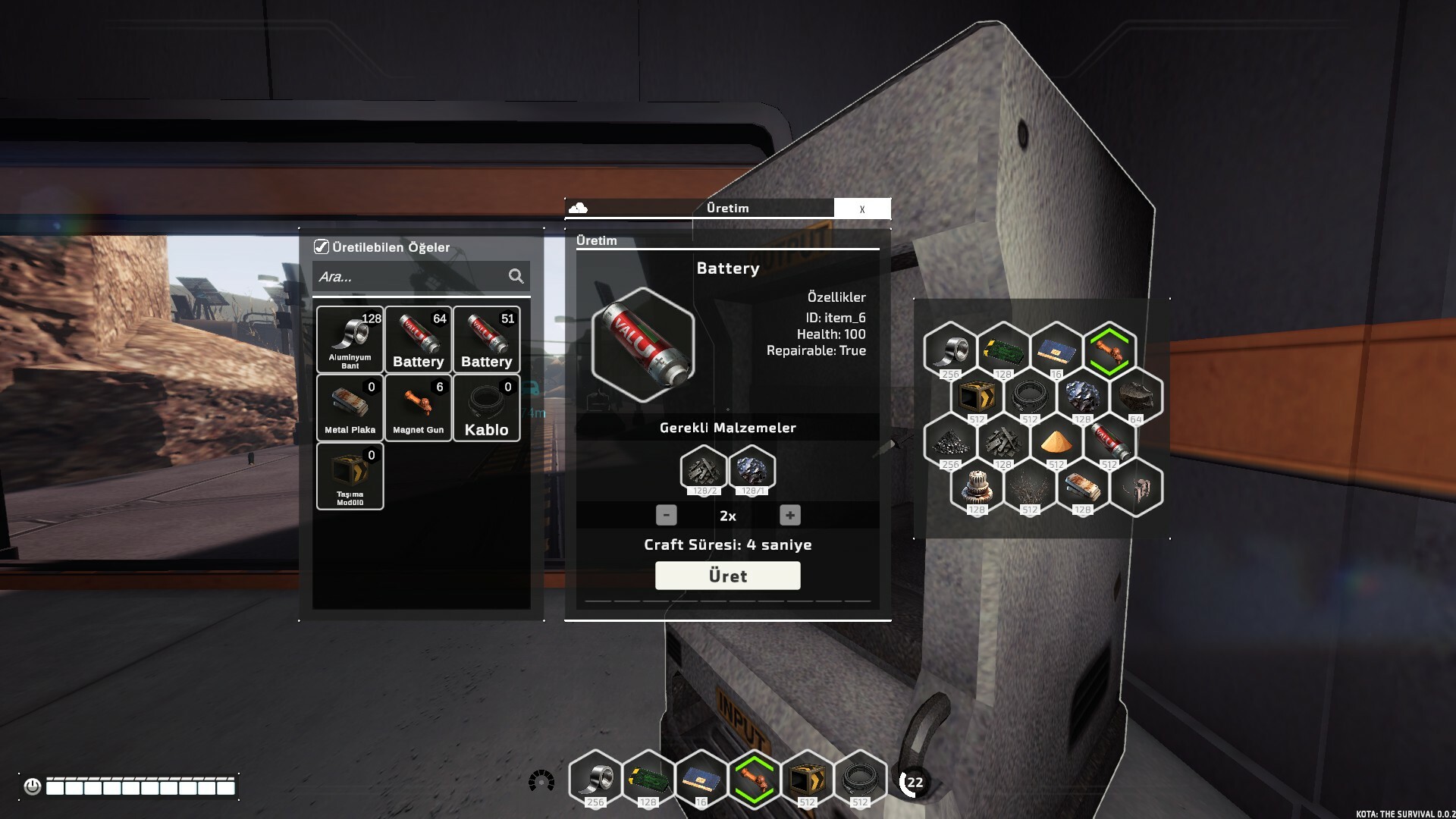
Task: Click the Üret craft button
Action: pyautogui.click(x=727, y=576)
